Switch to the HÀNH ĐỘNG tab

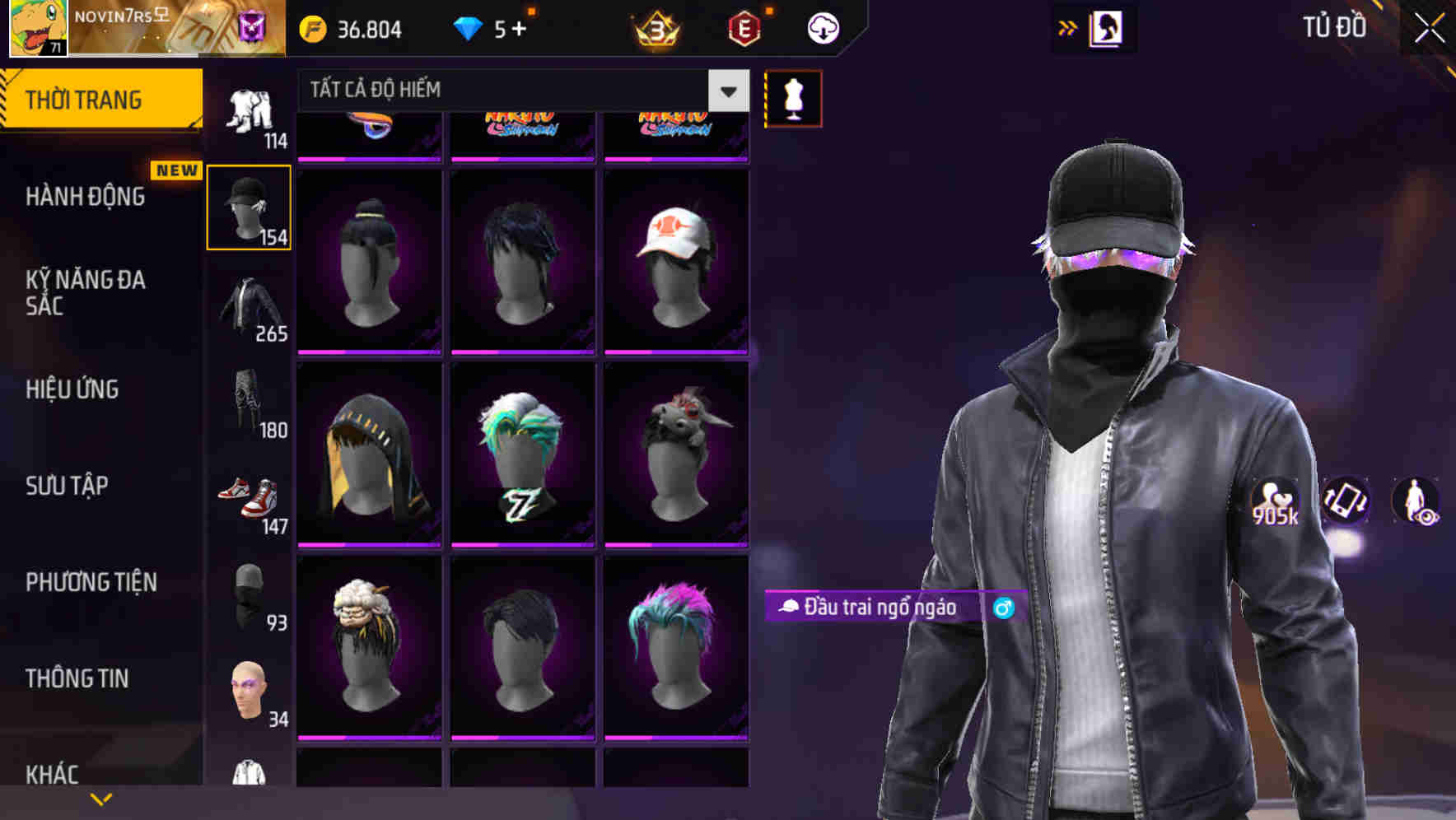[86, 197]
